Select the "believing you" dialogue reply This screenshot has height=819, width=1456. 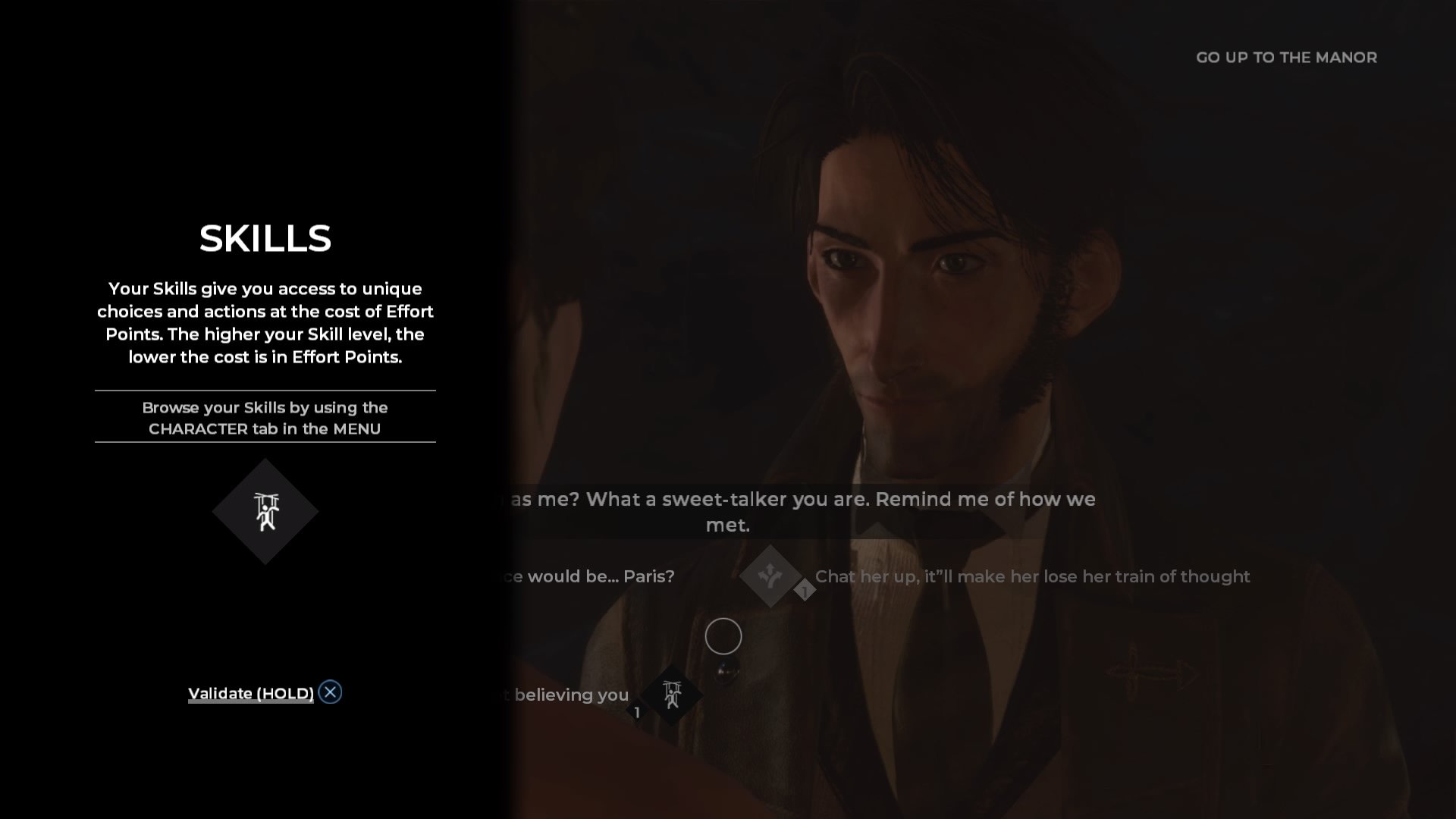(x=571, y=695)
